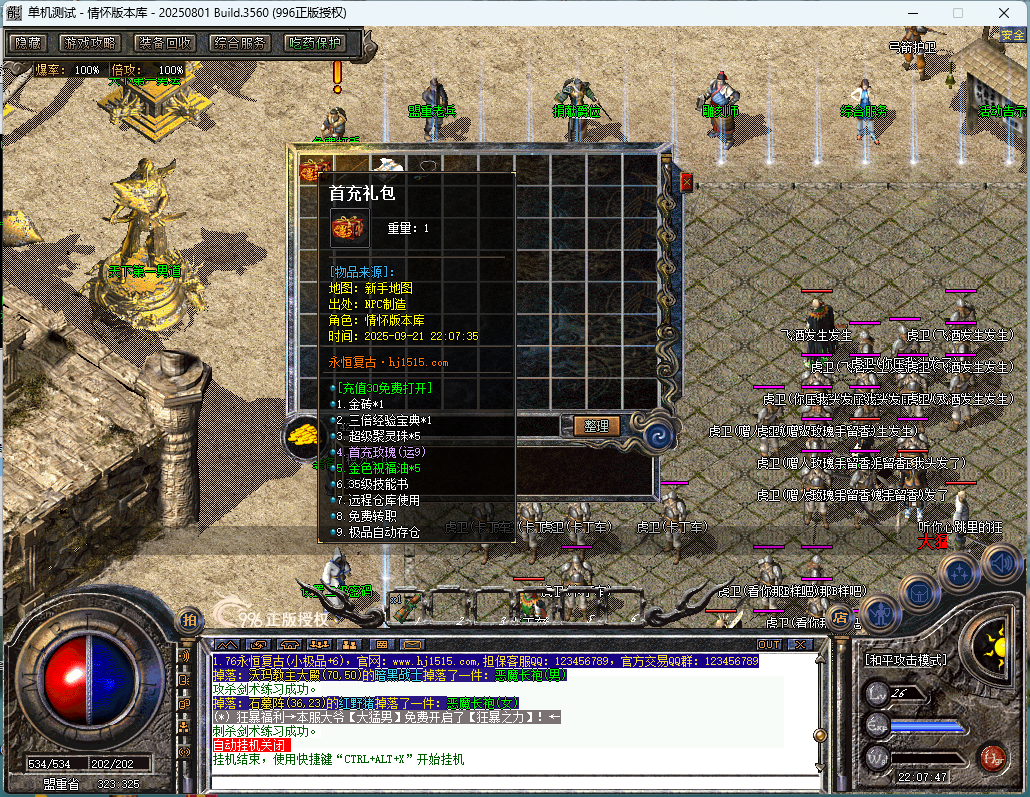Click the 隐藏 (Hide) button
Viewport: 1030px width, 797px height.
tap(29, 43)
